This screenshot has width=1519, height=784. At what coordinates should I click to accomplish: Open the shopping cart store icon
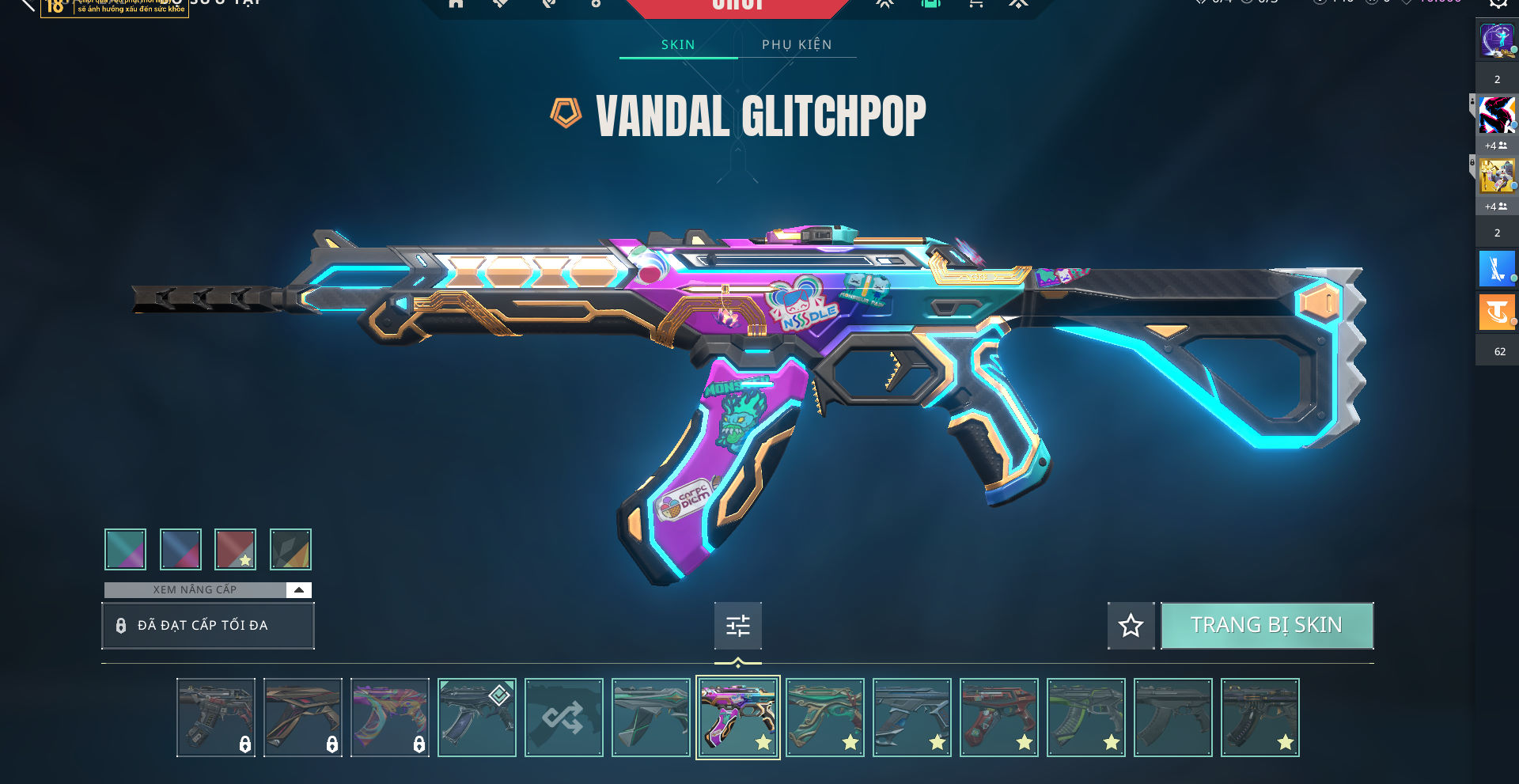975,4
